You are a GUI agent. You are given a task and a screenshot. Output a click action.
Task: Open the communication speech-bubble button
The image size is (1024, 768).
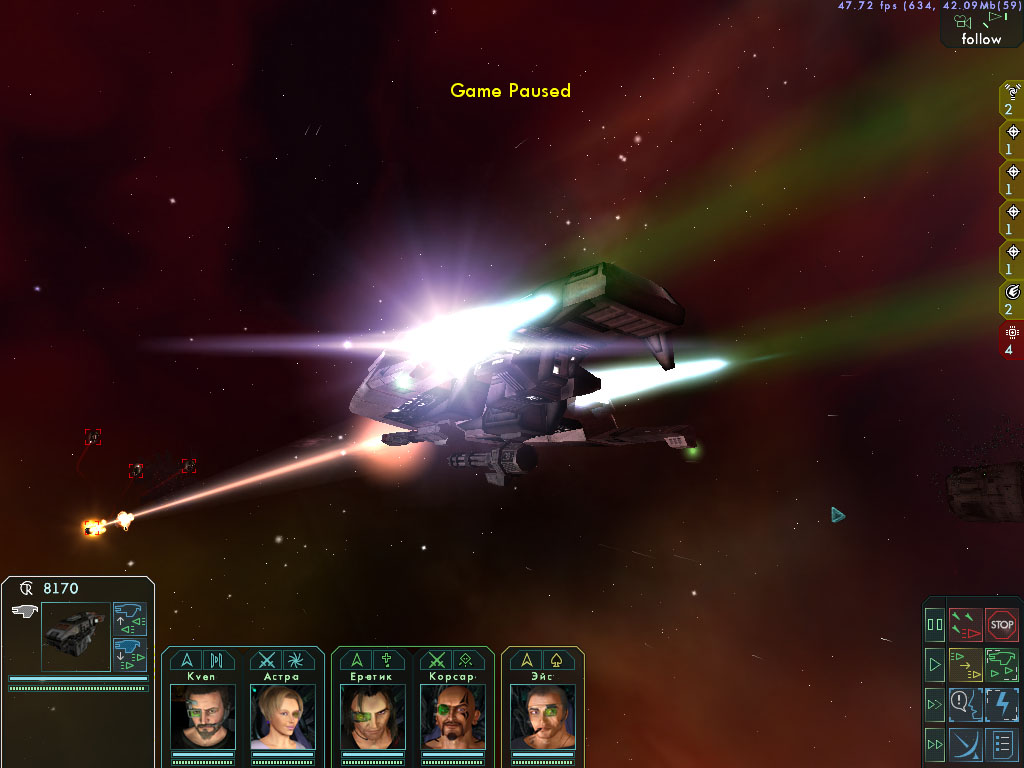point(966,704)
